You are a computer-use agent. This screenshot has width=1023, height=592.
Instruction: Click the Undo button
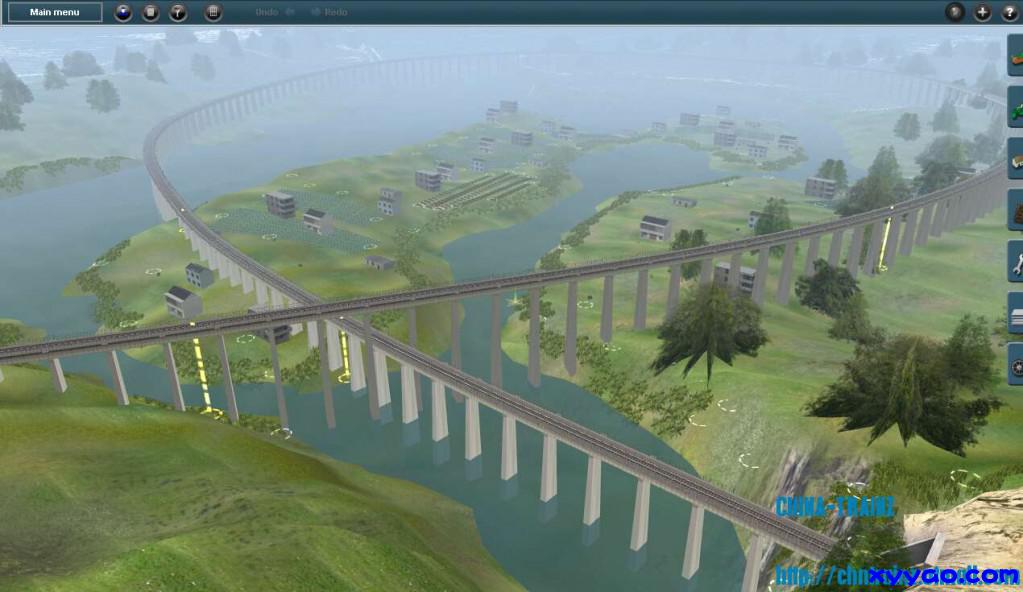click(274, 12)
